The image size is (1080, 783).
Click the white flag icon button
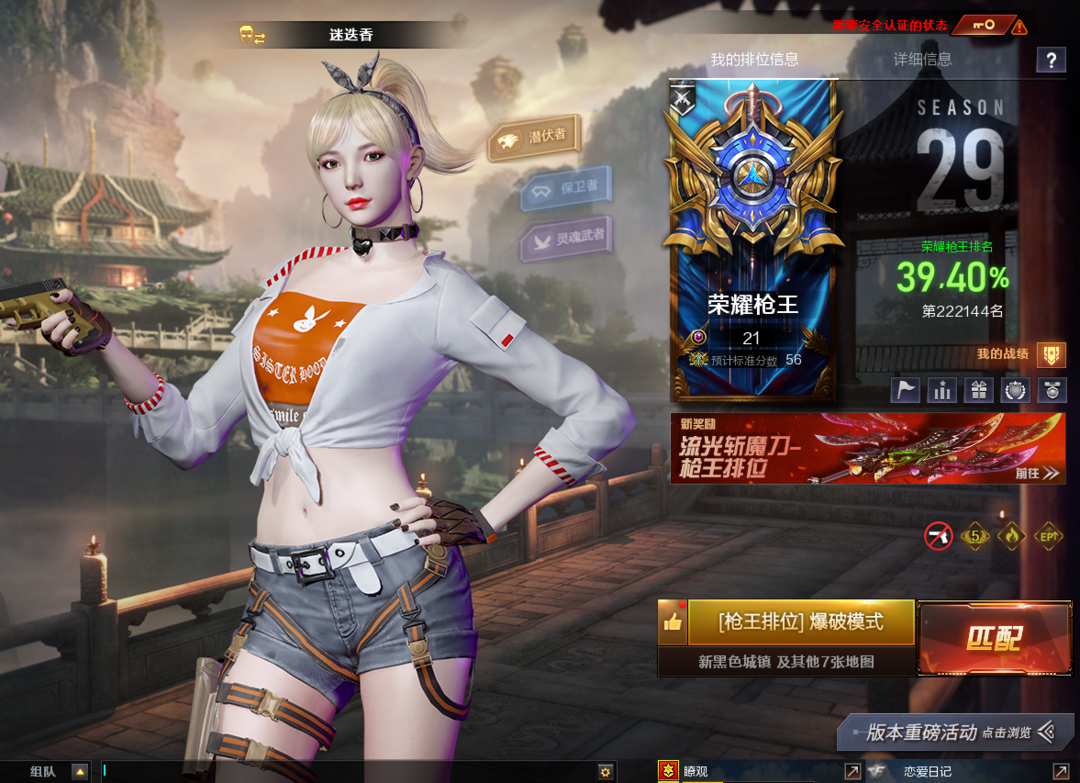coord(906,390)
